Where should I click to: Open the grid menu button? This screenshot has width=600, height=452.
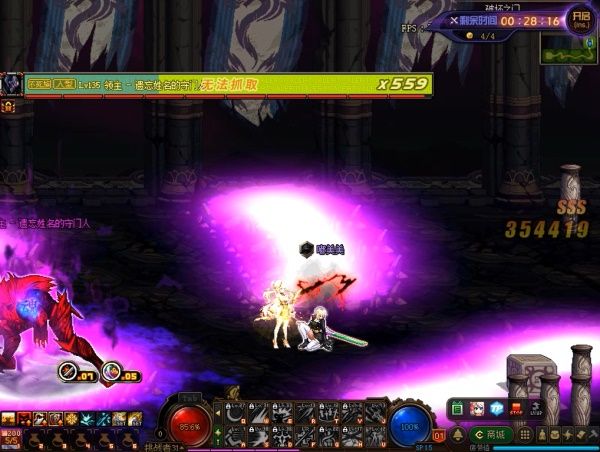(x=525, y=434)
